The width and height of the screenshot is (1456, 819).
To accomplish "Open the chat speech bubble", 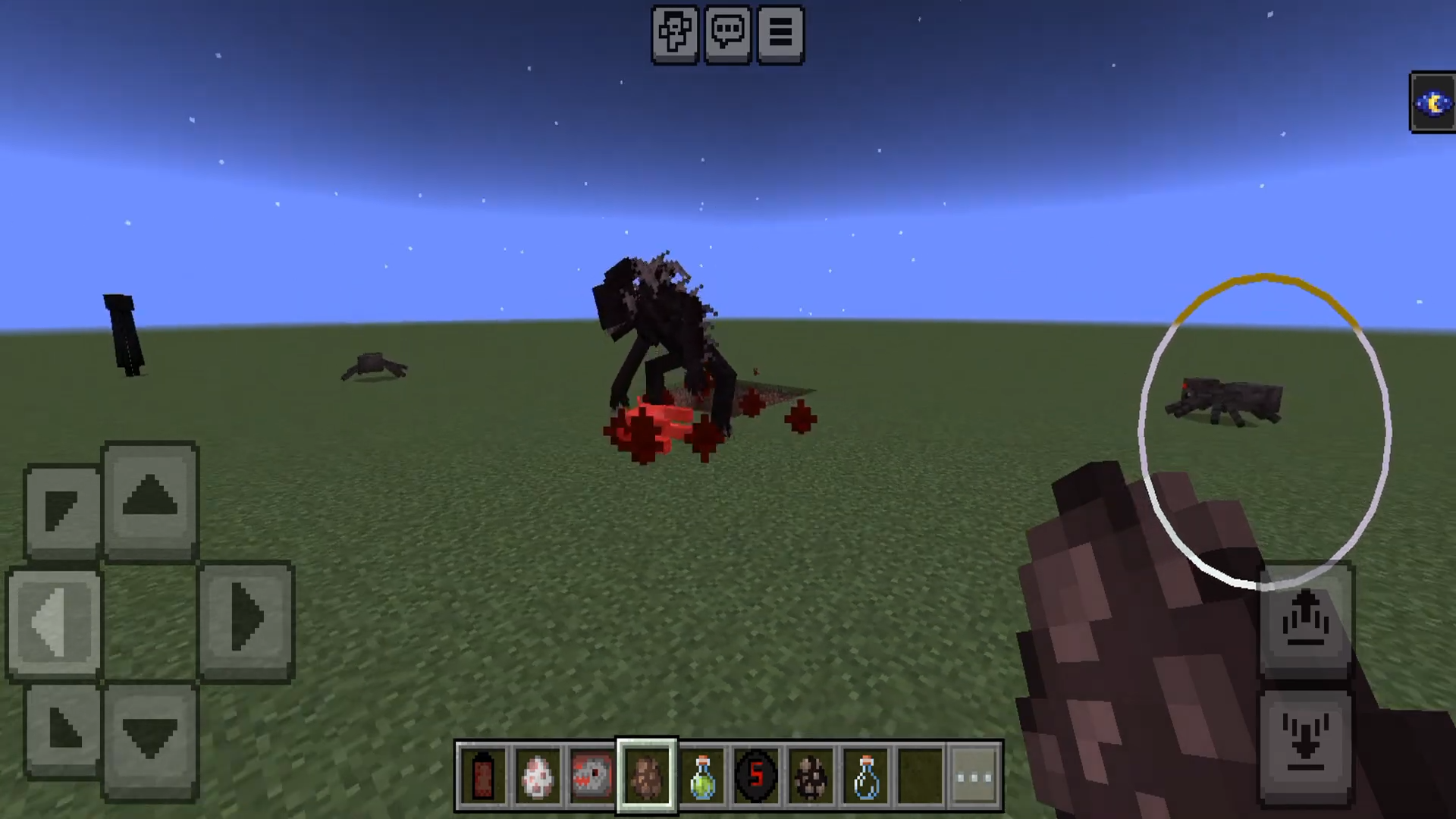I will tap(727, 34).
